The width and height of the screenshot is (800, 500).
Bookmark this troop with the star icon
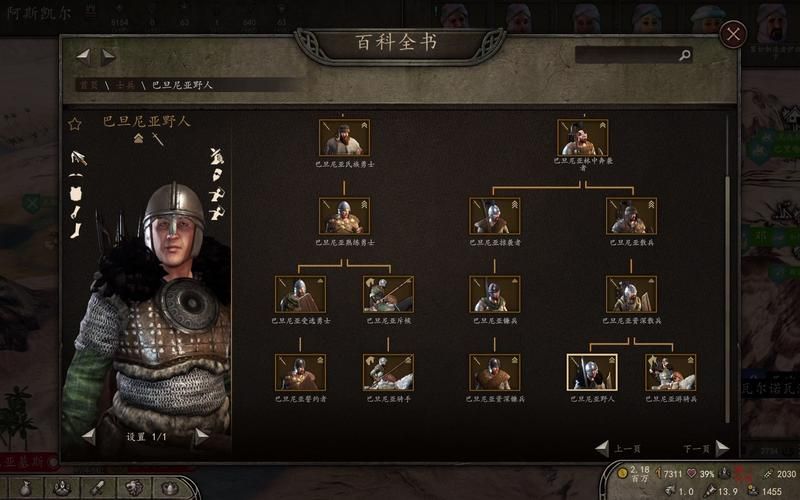(x=74, y=125)
